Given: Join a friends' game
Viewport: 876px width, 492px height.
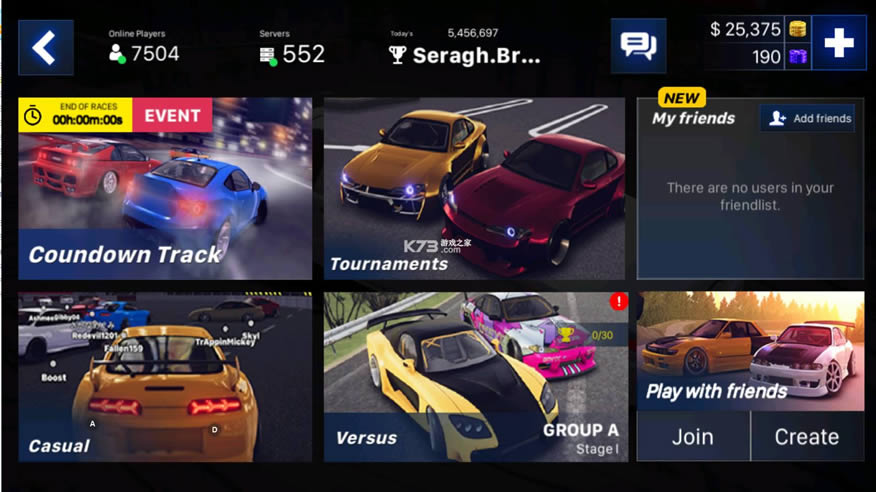Looking at the screenshot, I should pyautogui.click(x=692, y=437).
